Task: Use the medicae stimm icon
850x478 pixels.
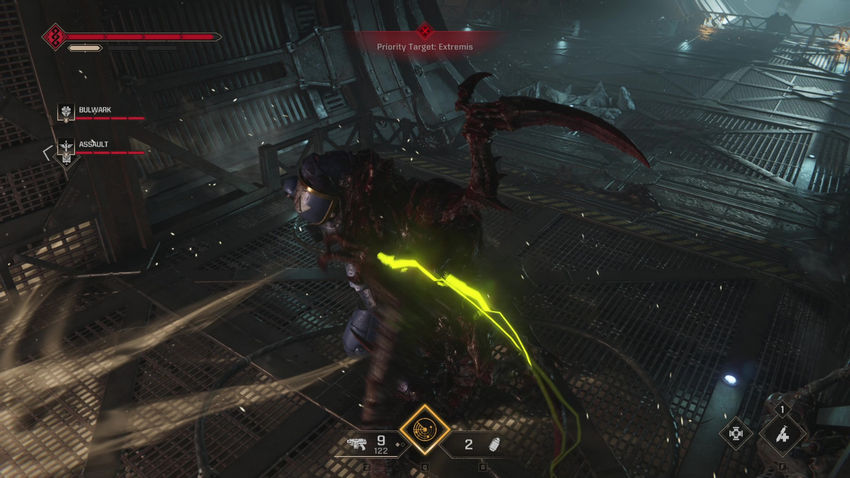Action: pyautogui.click(x=736, y=433)
